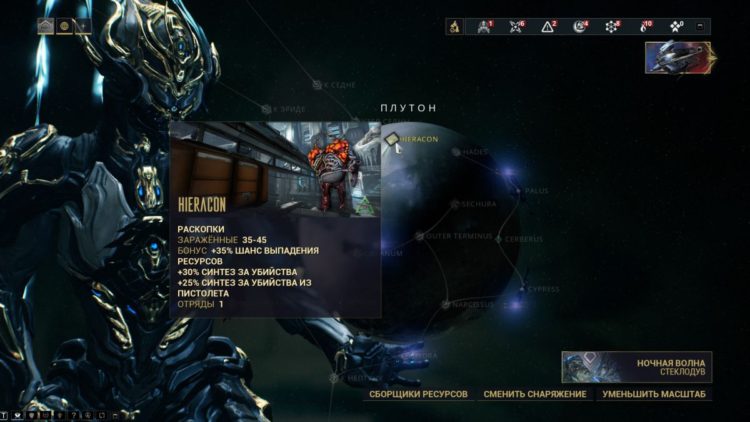Select the Hieracon mission node
This screenshot has height=422, width=750.
pos(393,140)
